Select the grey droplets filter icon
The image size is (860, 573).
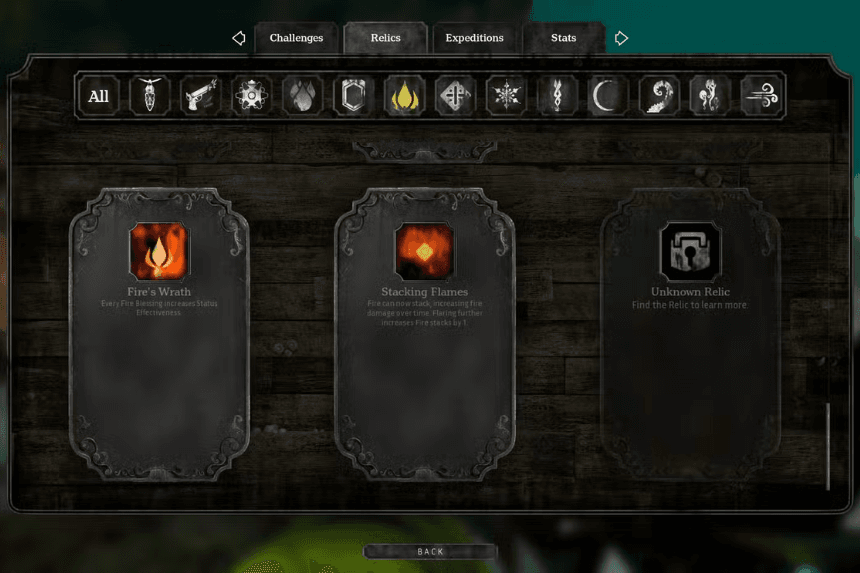[302, 96]
